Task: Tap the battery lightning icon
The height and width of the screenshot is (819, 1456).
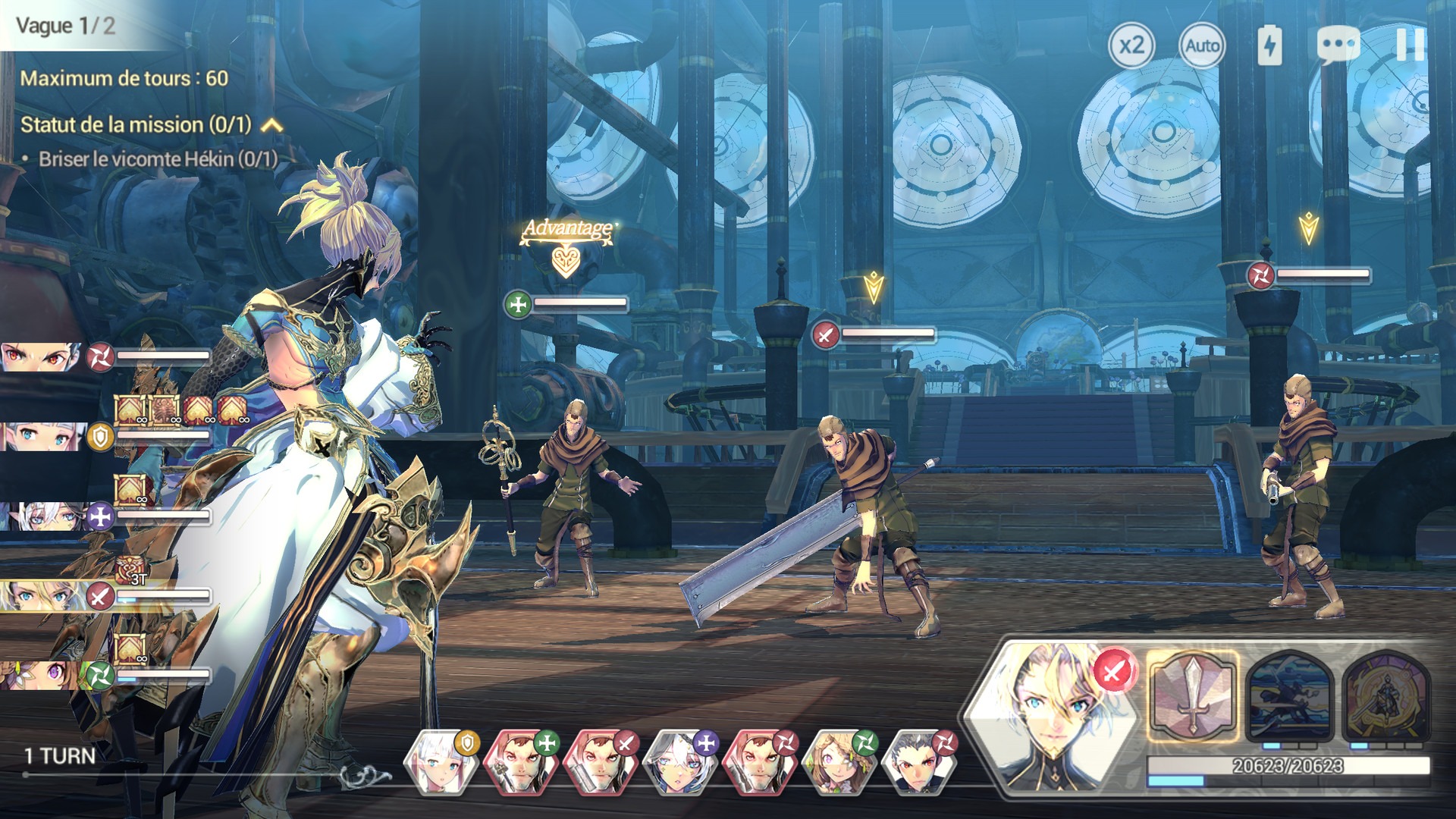Action: pos(1269,45)
